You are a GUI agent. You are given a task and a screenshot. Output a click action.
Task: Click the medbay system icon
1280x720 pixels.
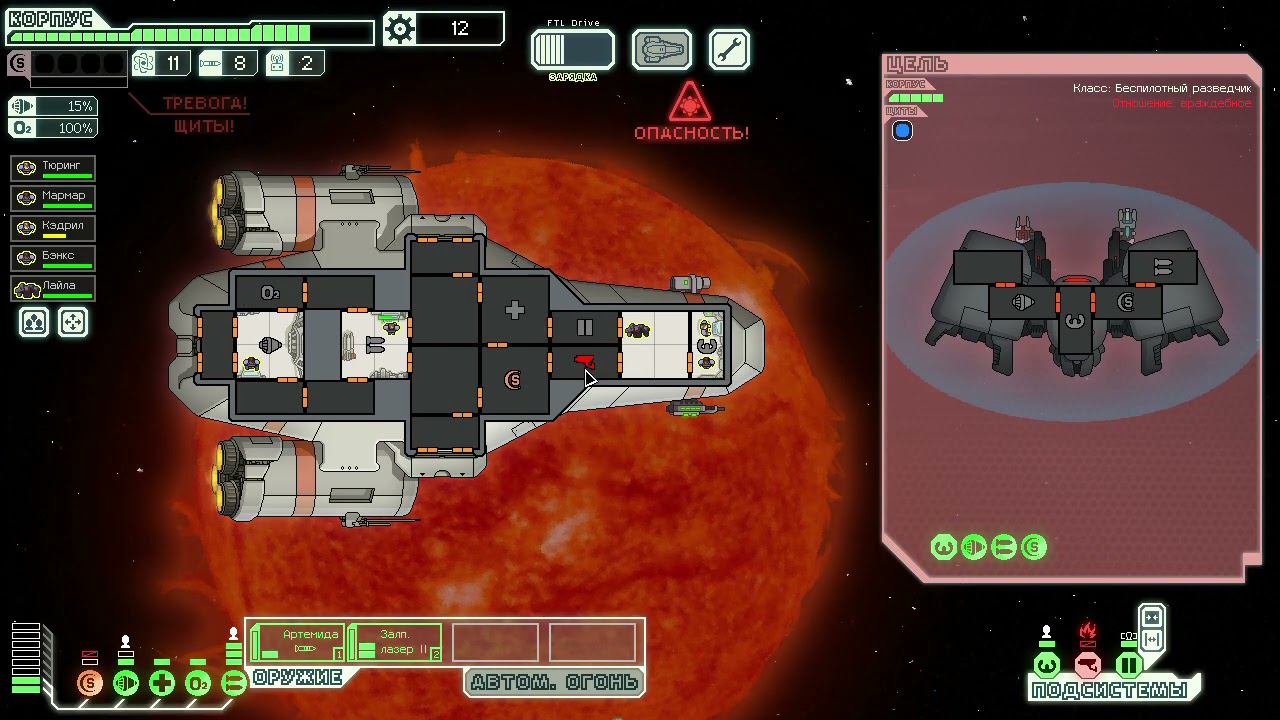click(162, 684)
